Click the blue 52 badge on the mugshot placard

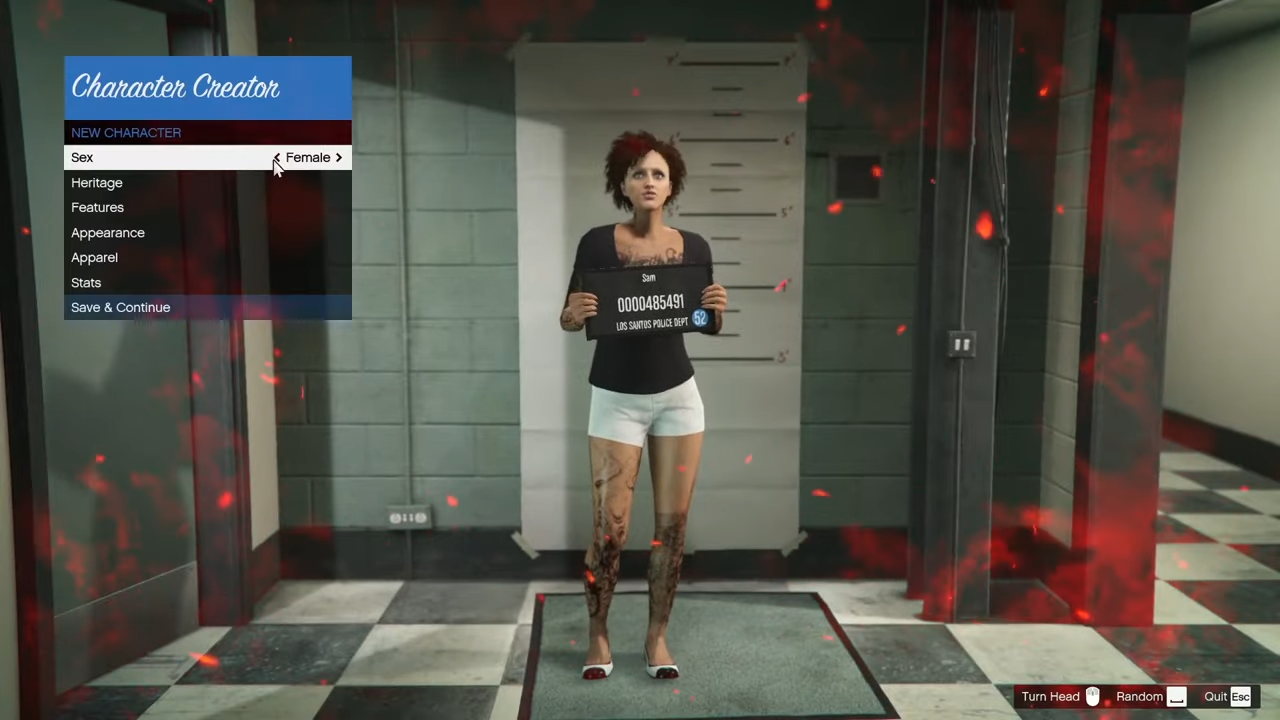tap(699, 319)
